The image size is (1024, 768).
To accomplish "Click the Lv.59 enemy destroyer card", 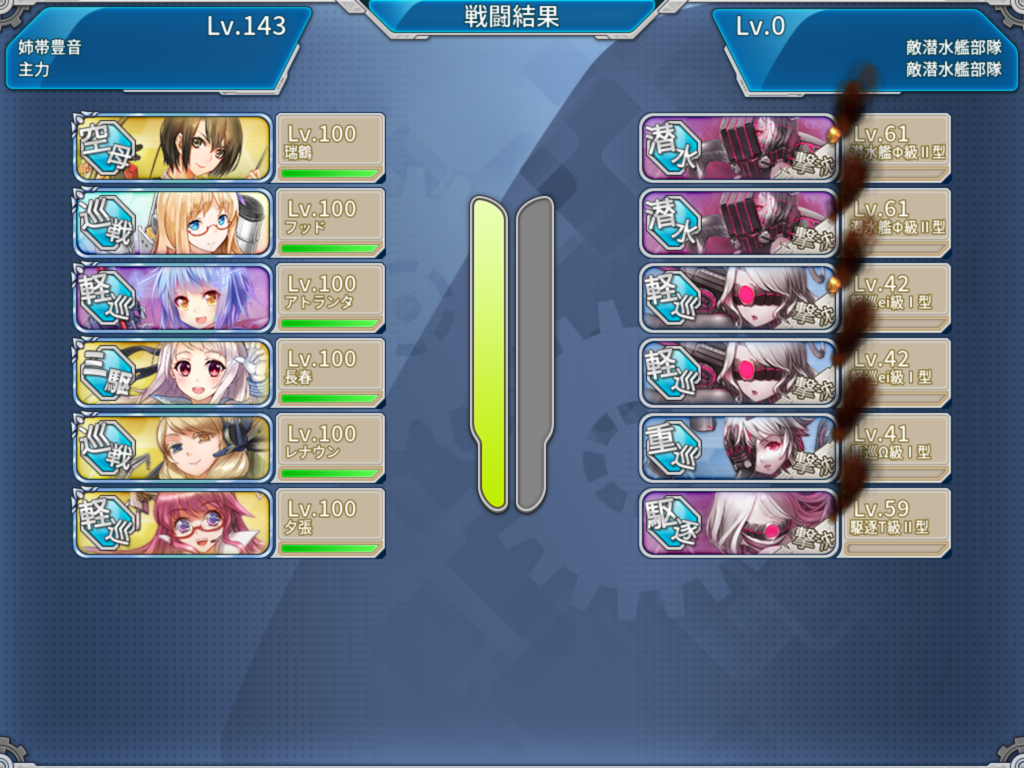I will click(794, 522).
